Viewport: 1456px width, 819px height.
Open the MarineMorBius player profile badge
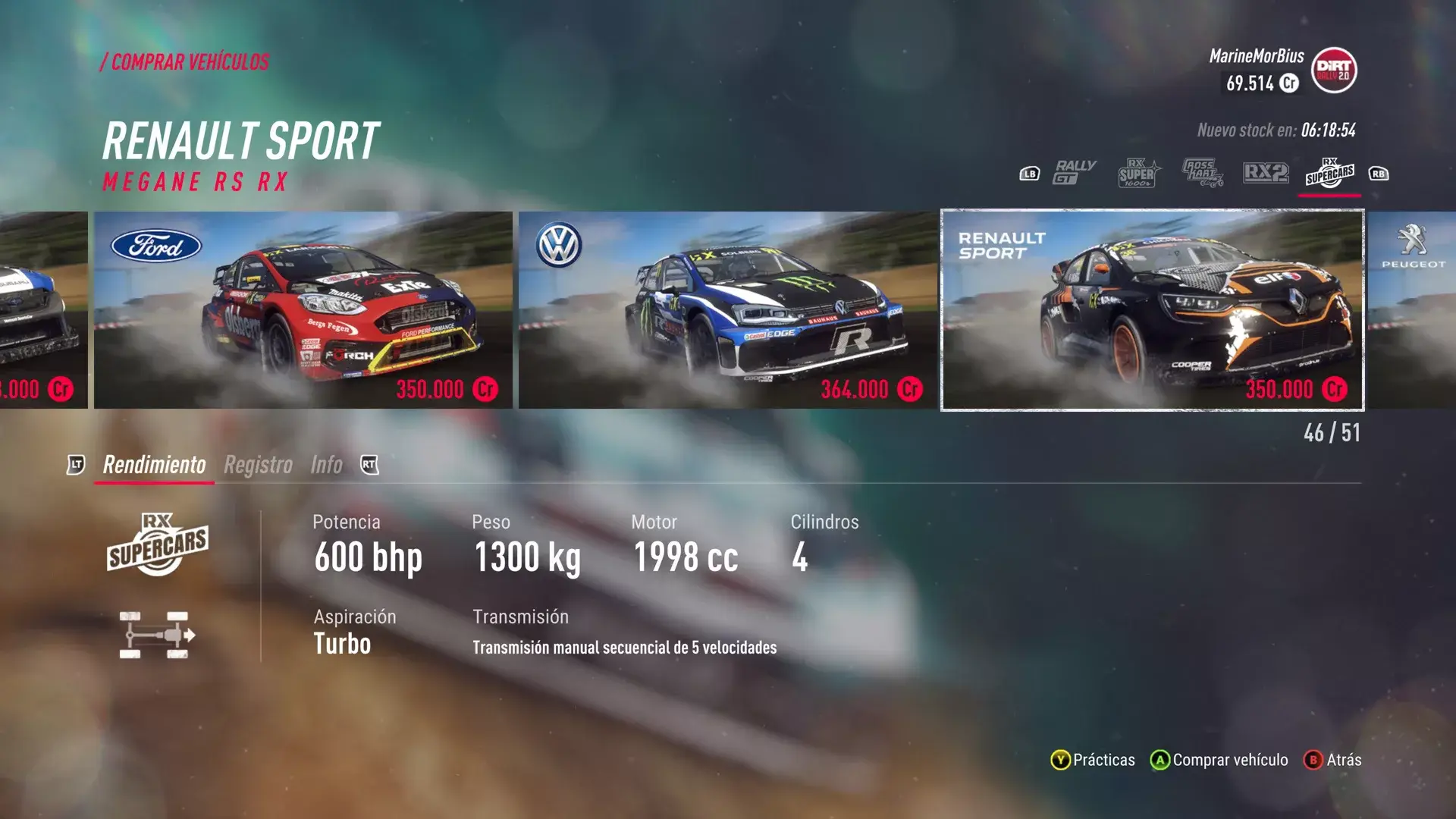(1334, 71)
